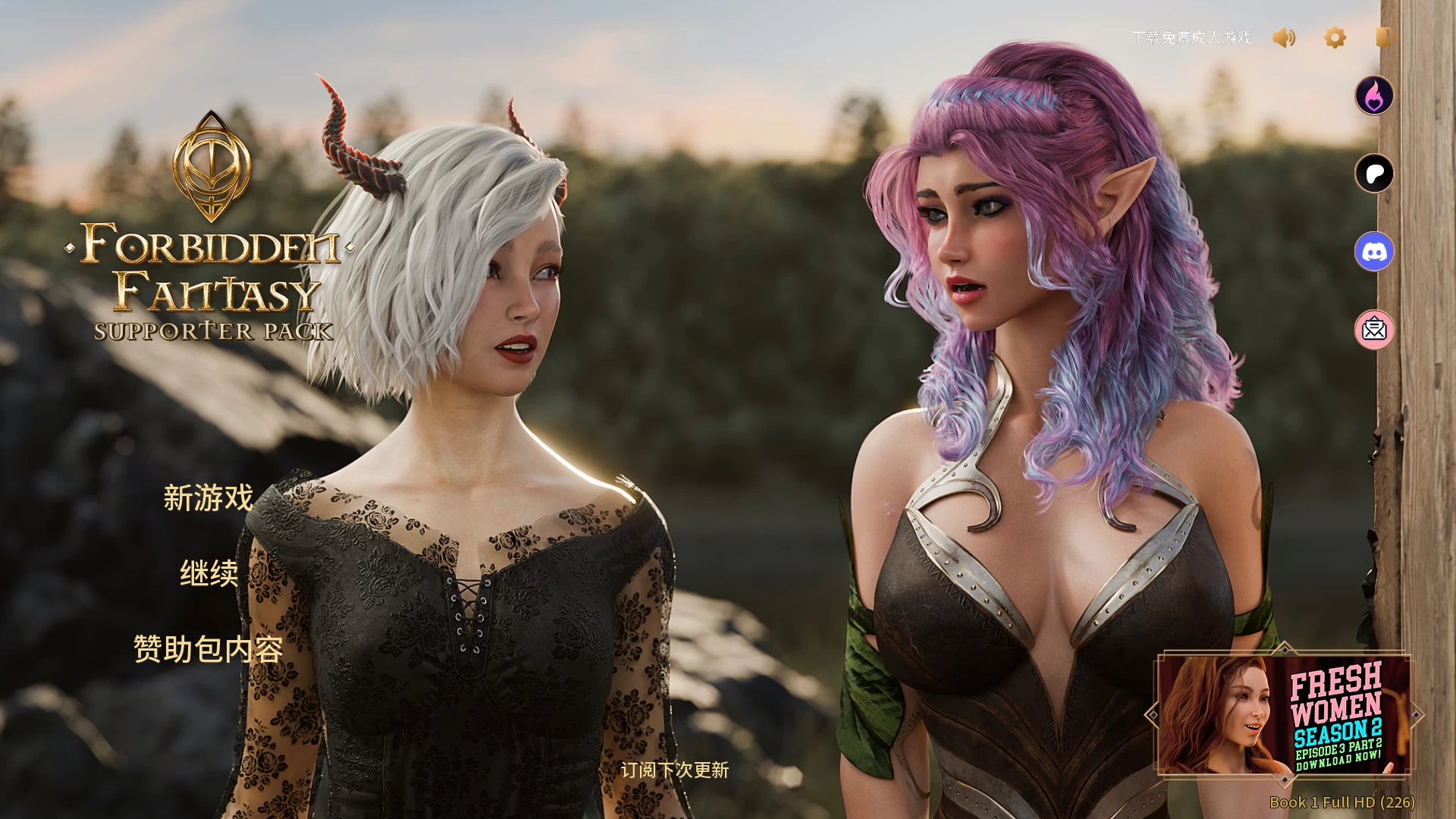
Task: Open settings via the gear icon
Action: 1335,38
